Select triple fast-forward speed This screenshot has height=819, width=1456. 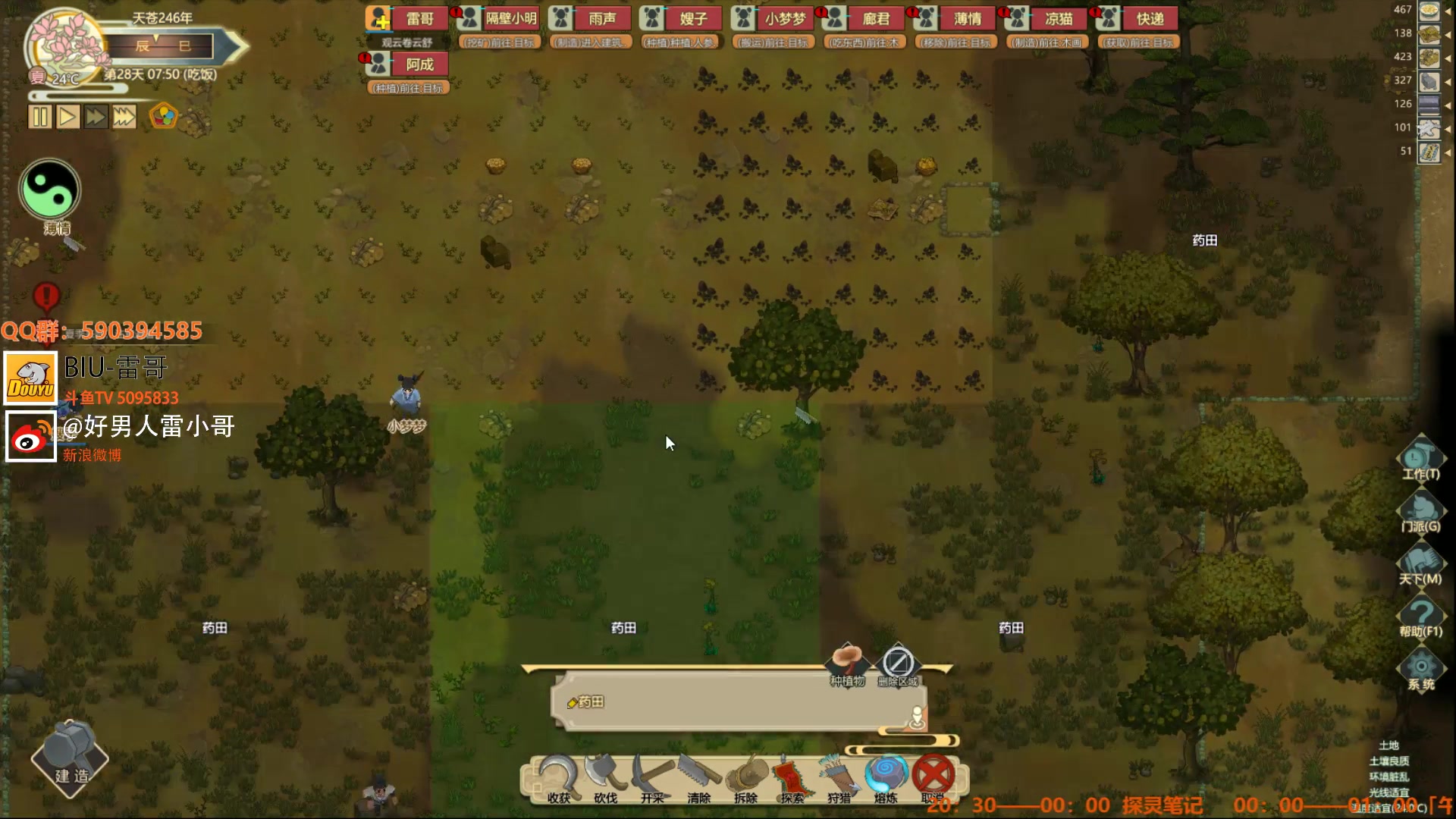[x=124, y=117]
